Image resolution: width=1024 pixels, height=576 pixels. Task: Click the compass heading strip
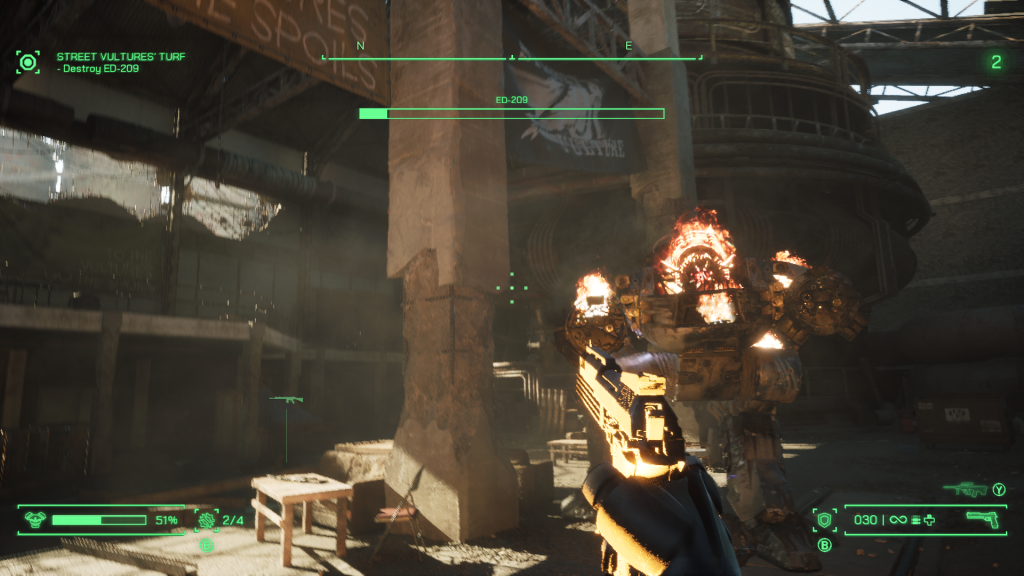coord(512,58)
